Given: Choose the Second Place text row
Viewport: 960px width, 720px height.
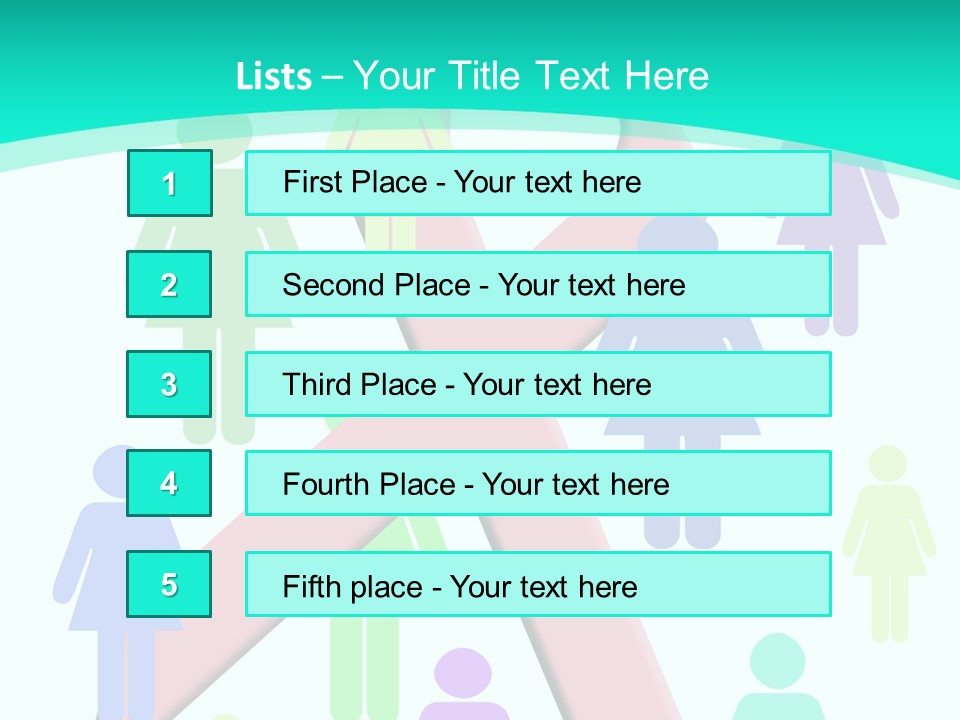Looking at the screenshot, I should point(538,284).
